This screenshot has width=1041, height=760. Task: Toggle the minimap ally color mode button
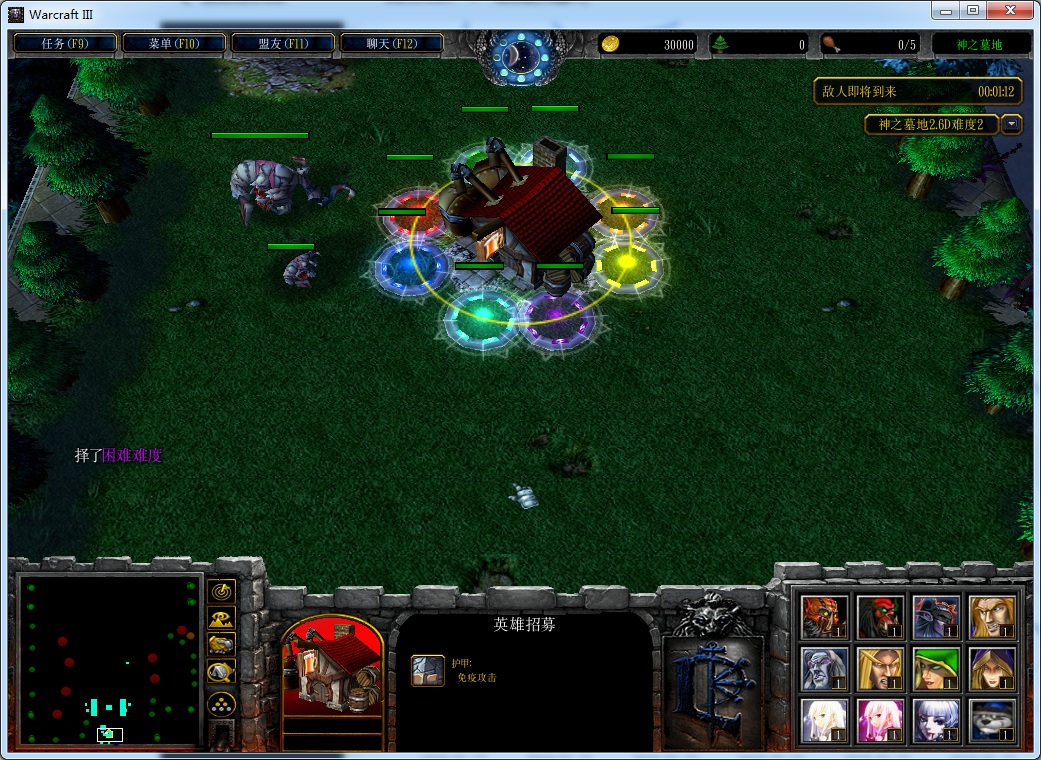(221, 645)
